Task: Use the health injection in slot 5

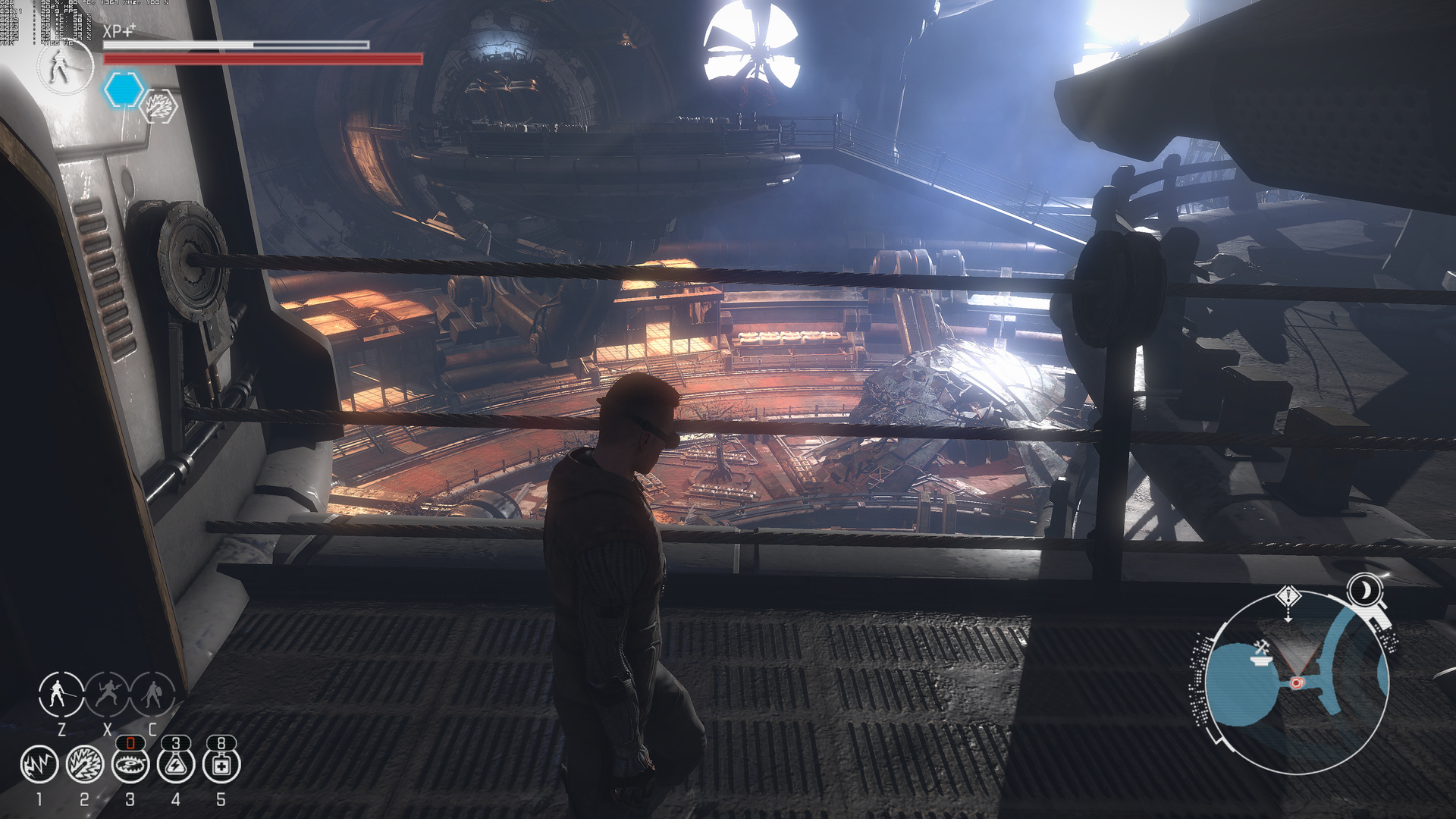Action: pos(221,764)
